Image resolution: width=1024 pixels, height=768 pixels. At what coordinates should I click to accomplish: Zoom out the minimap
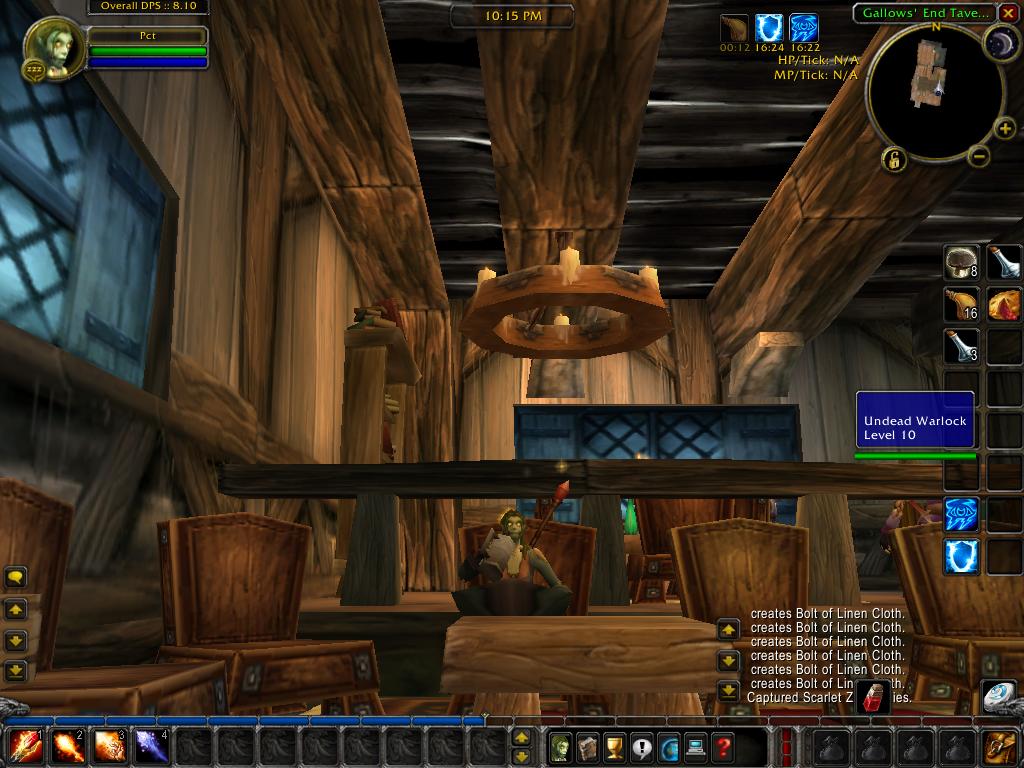[979, 156]
